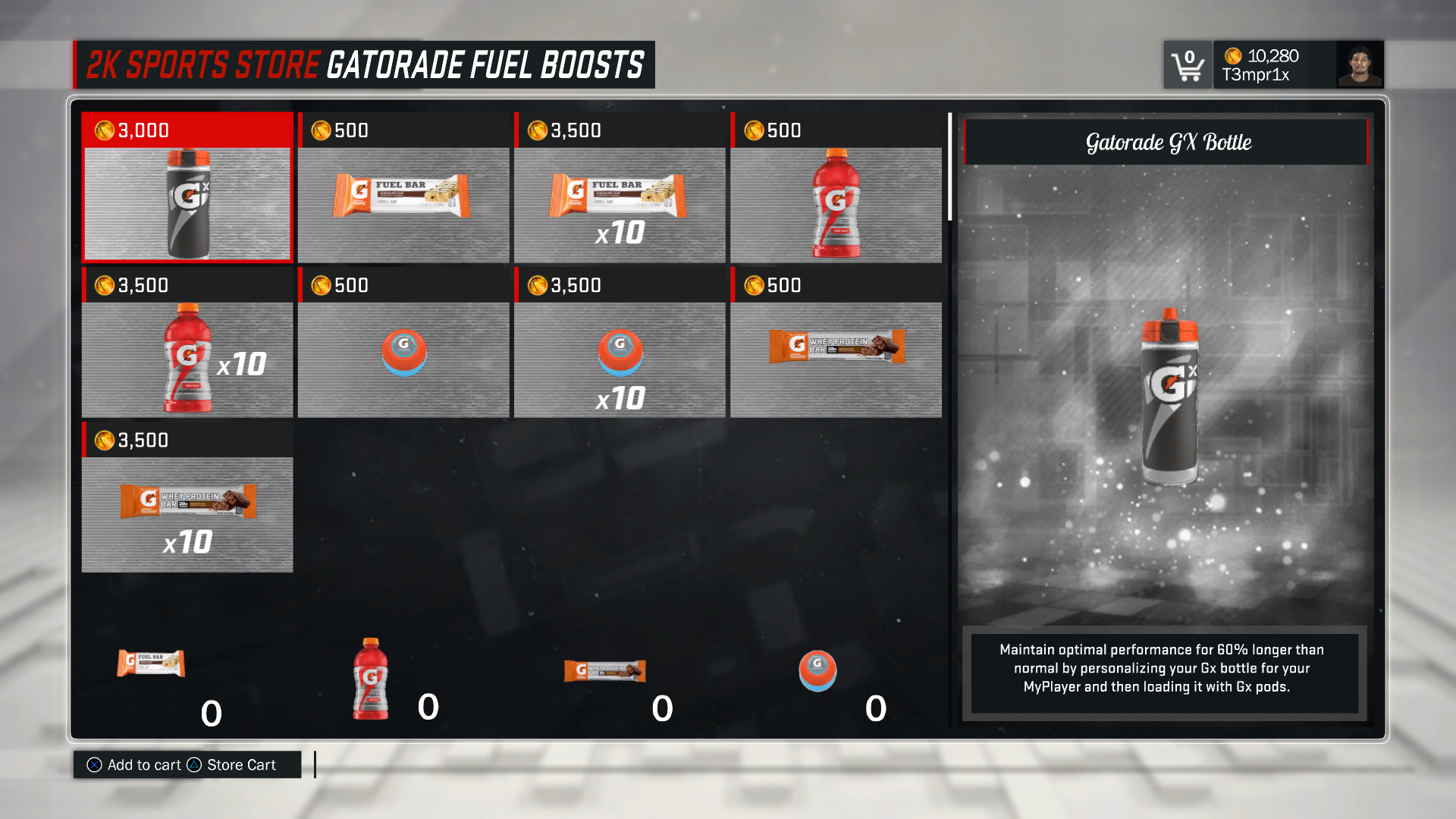
Task: Pick the Fuel Bar x10 pack
Action: (620, 187)
